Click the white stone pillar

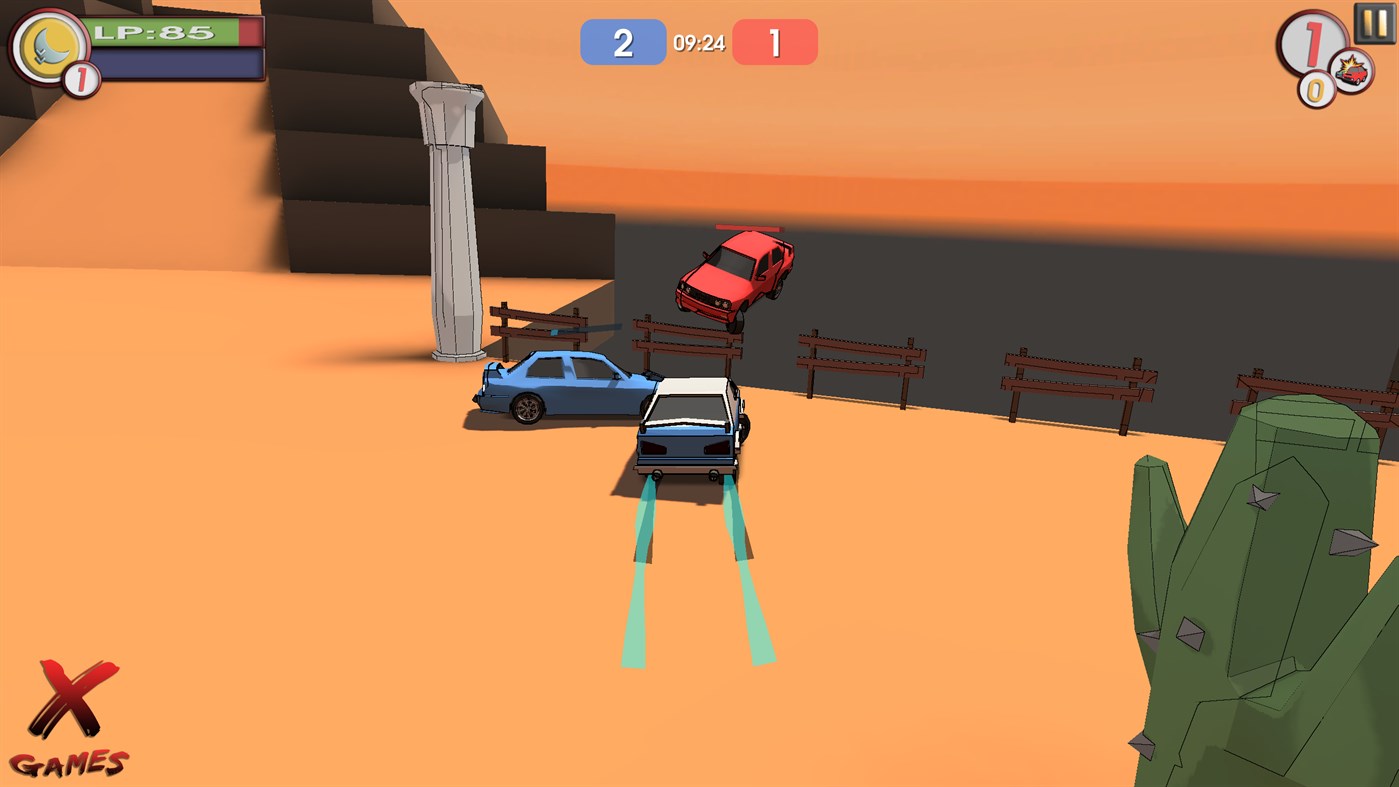click(x=449, y=220)
